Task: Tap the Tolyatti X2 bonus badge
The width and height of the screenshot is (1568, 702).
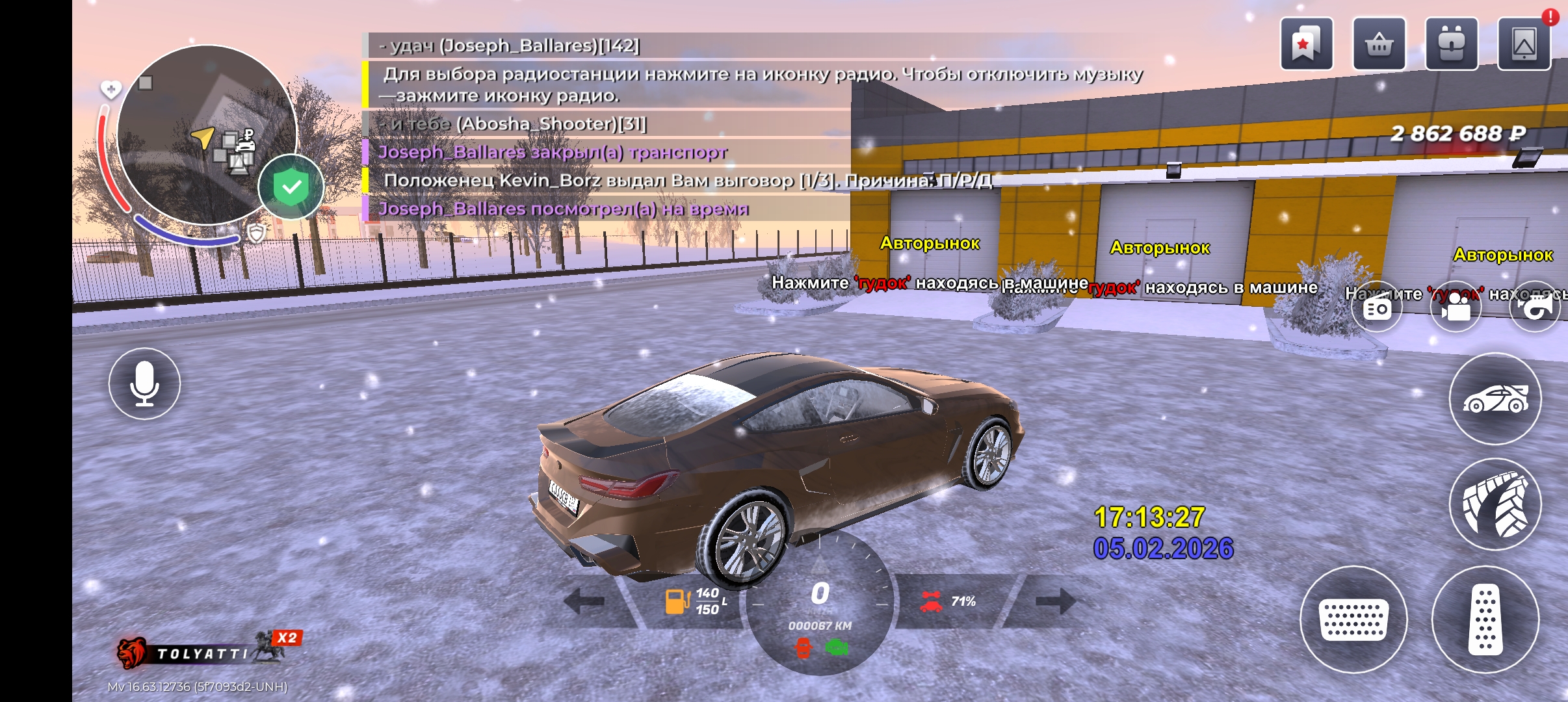Action: coord(208,651)
